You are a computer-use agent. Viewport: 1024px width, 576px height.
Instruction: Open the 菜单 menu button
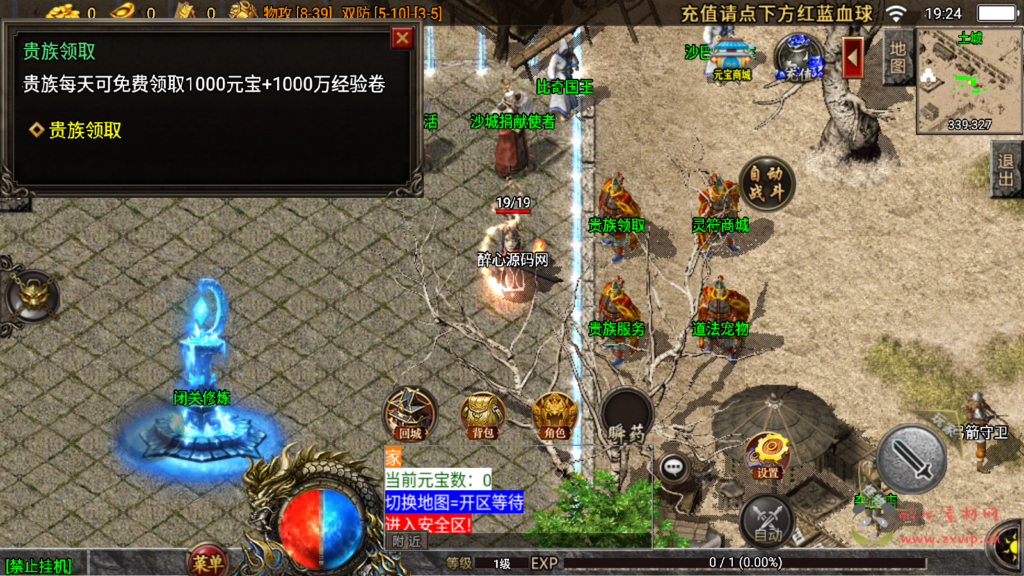[208, 560]
